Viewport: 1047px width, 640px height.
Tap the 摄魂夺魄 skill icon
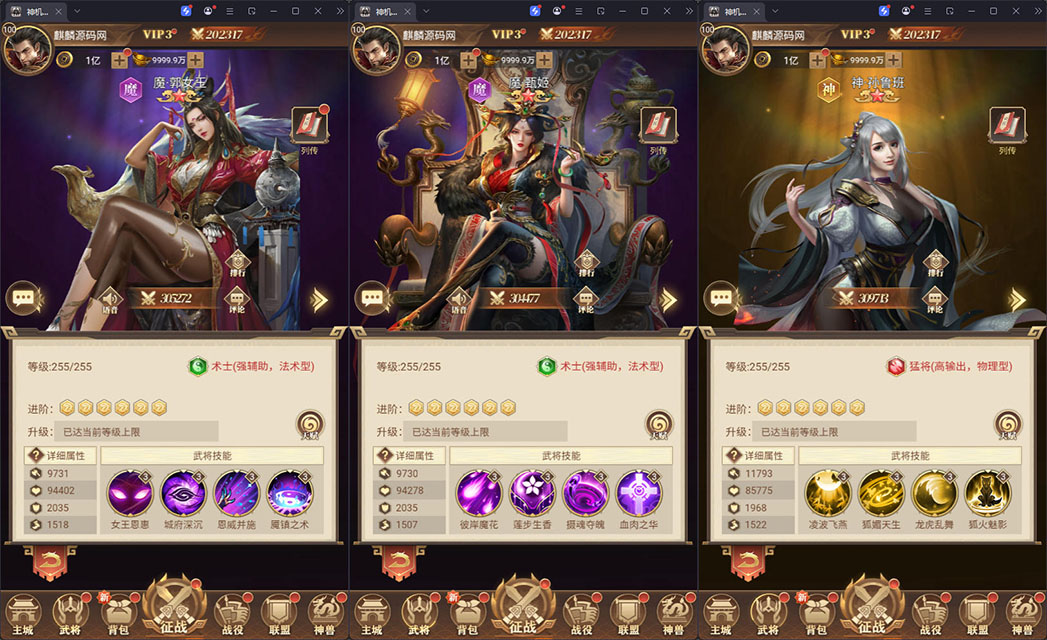(x=585, y=492)
